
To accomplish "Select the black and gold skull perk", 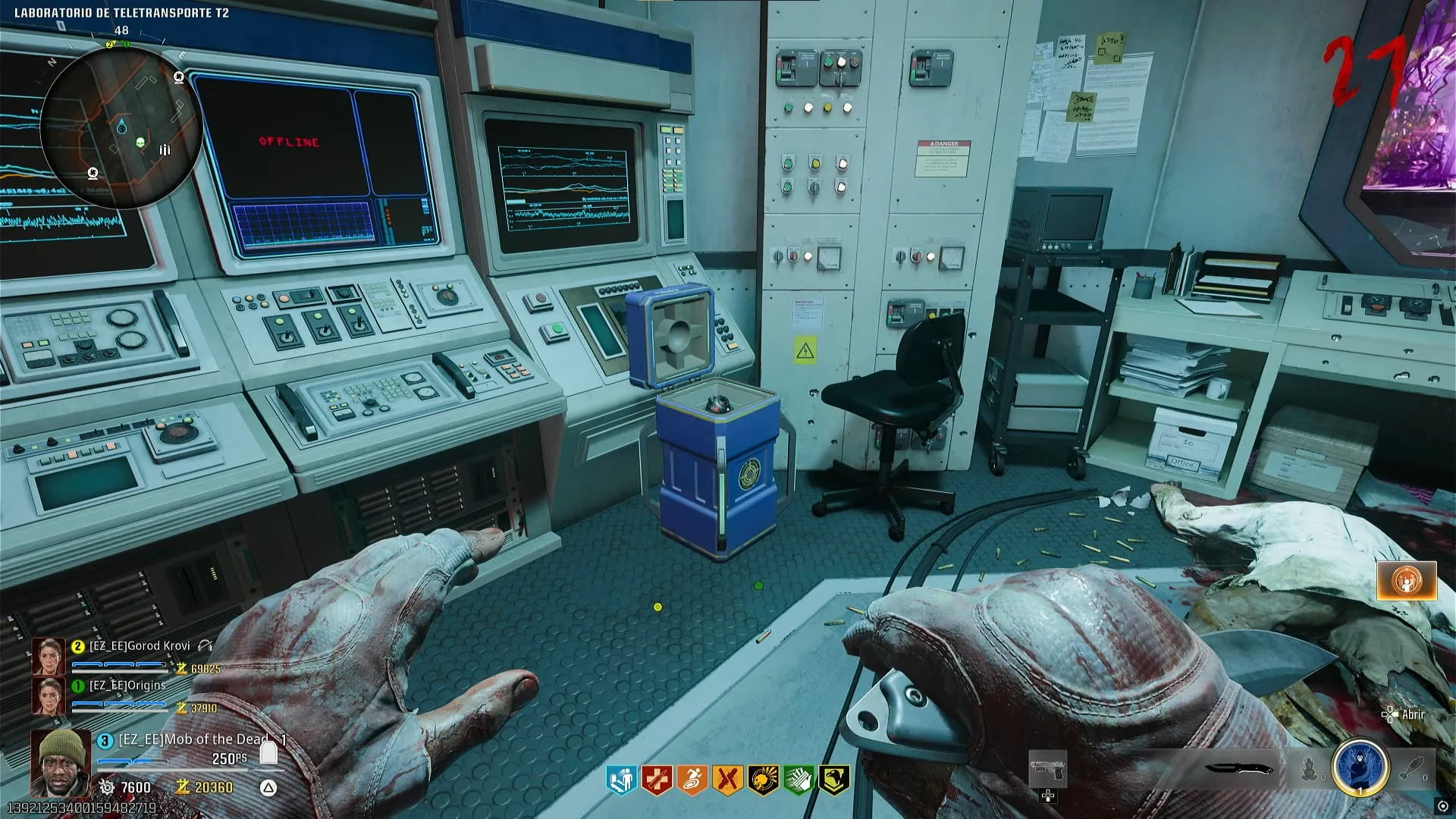I will 763,780.
